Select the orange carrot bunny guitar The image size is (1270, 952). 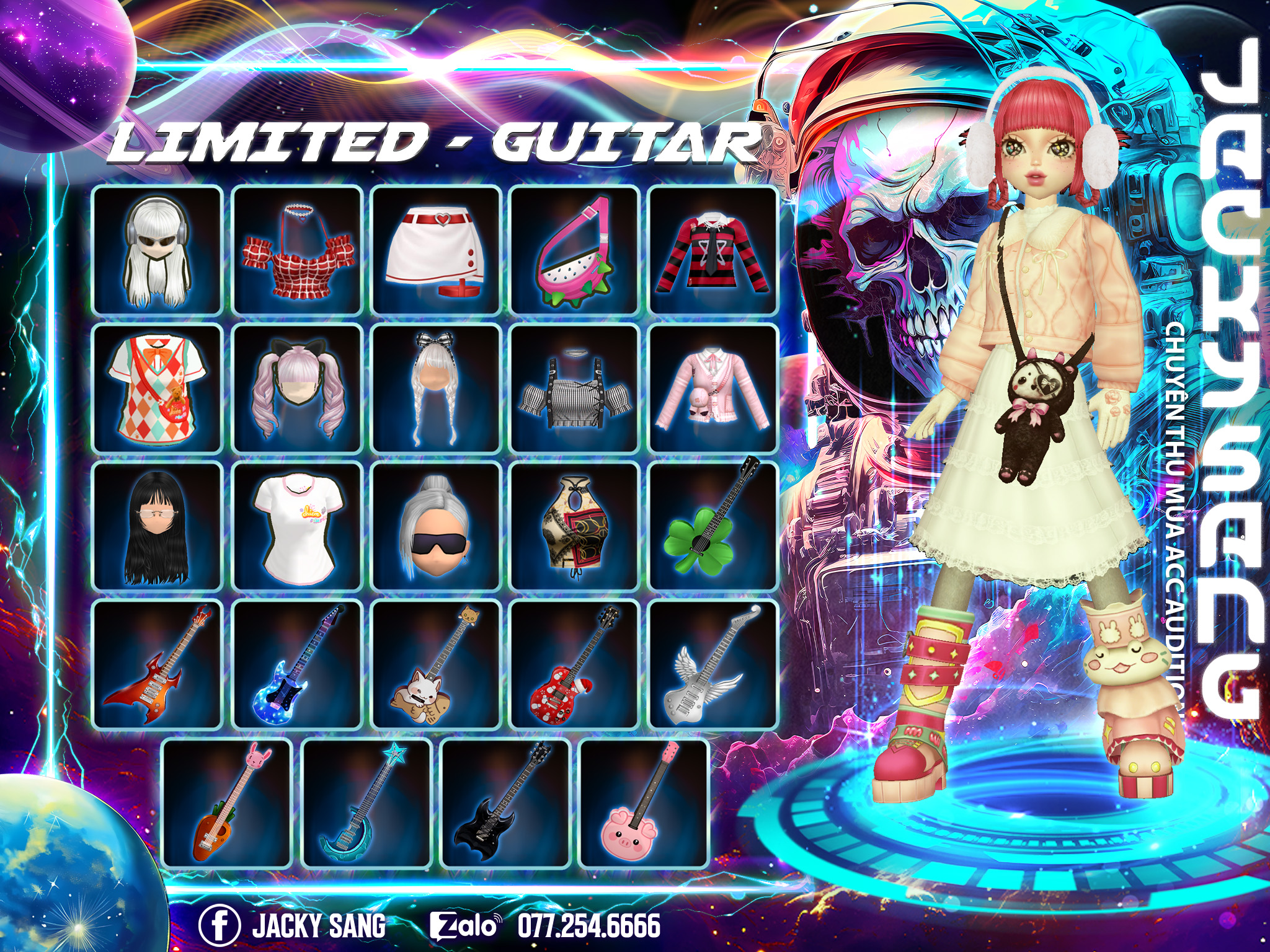(x=227, y=804)
